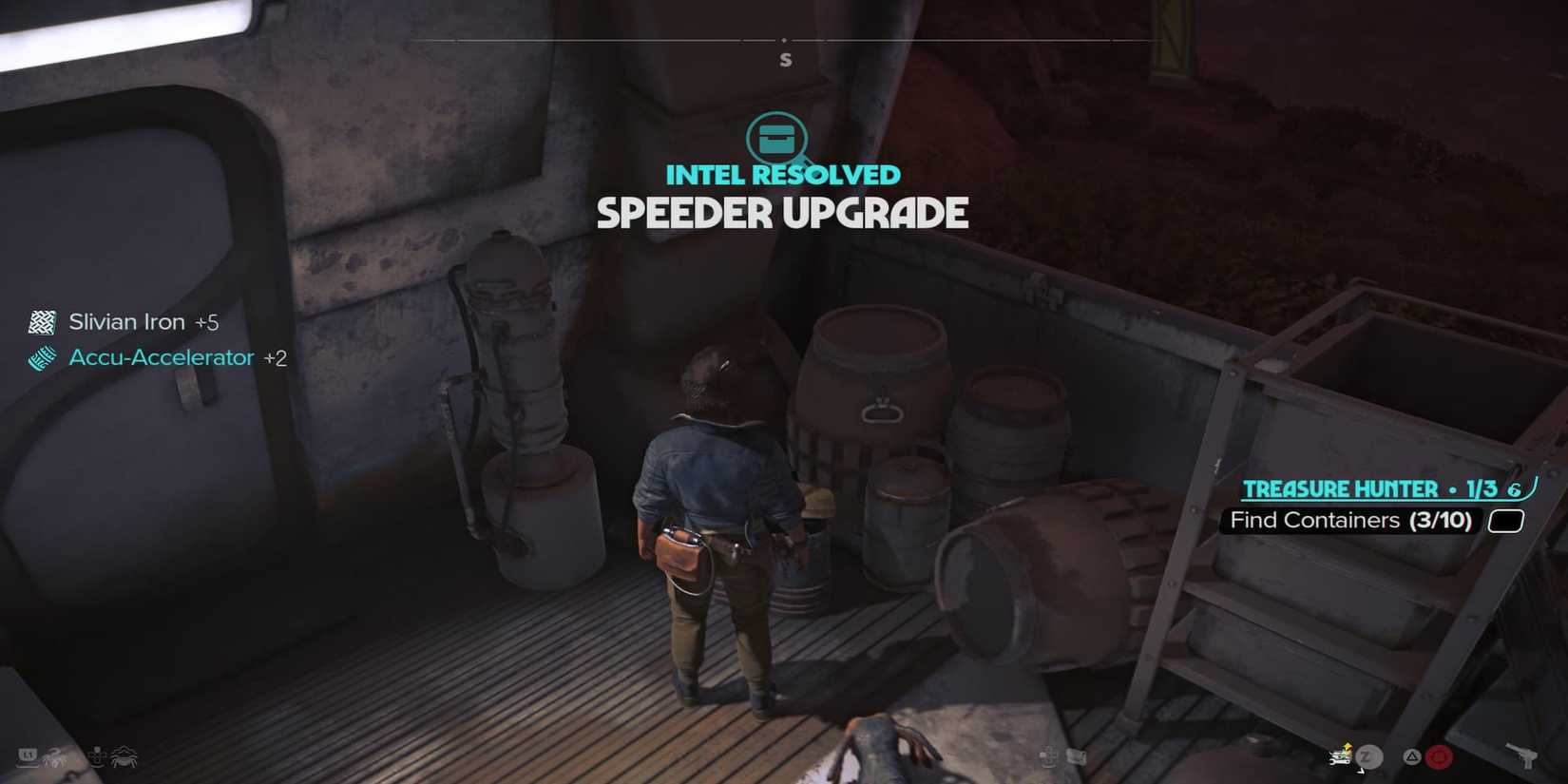
Task: Toggle the red circle holster prompt
Action: pyautogui.click(x=1437, y=756)
